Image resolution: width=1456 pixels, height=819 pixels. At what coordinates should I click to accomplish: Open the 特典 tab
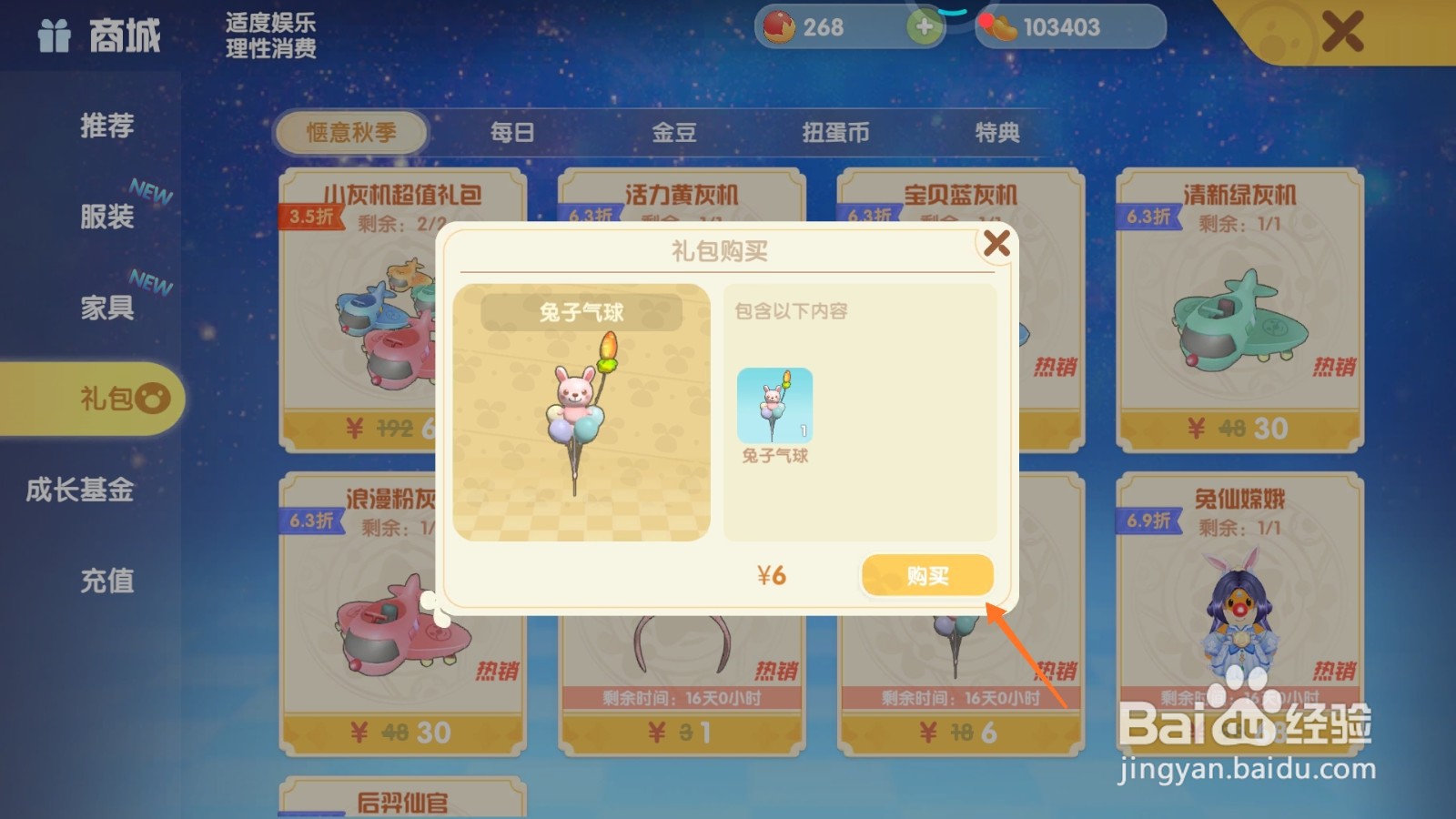tap(997, 133)
